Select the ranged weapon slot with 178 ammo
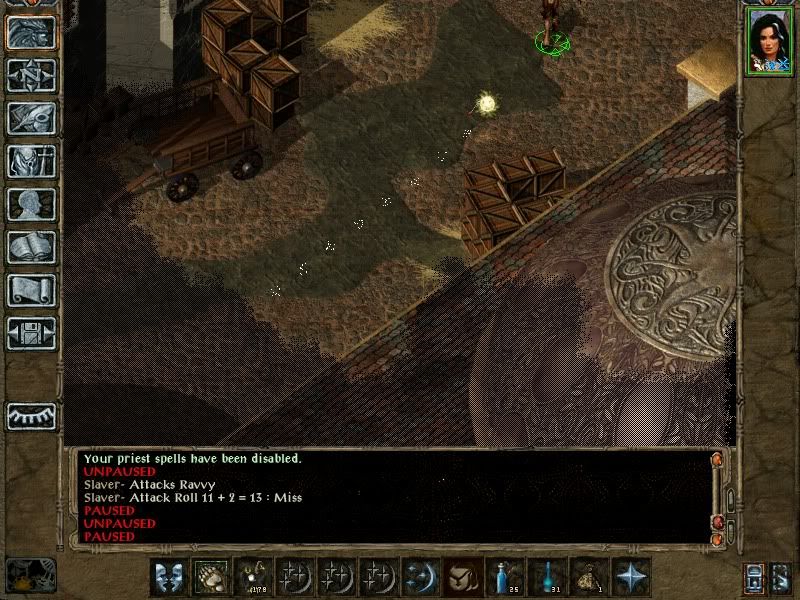 tap(251, 577)
